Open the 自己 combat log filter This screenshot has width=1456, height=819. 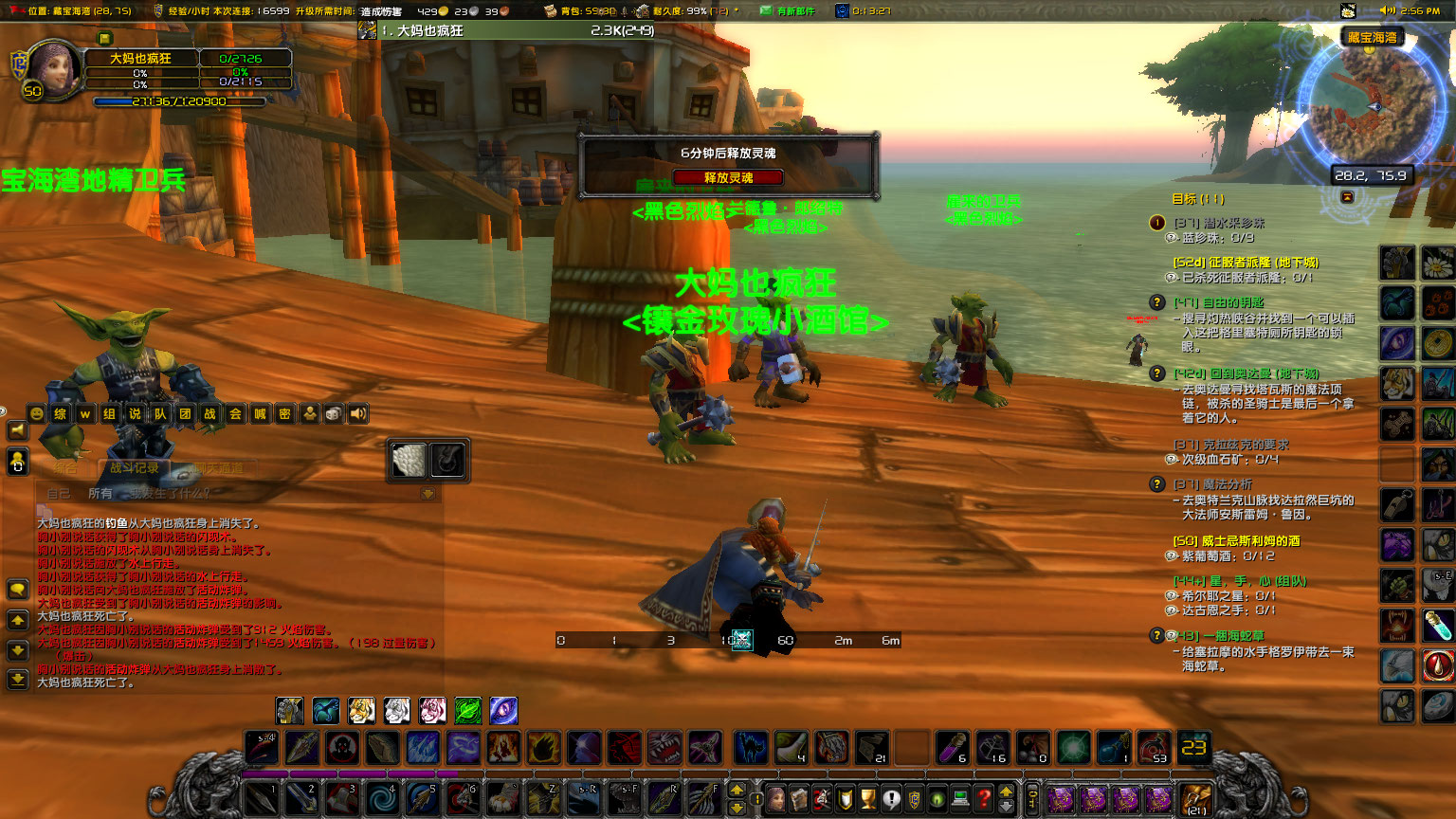point(59,492)
